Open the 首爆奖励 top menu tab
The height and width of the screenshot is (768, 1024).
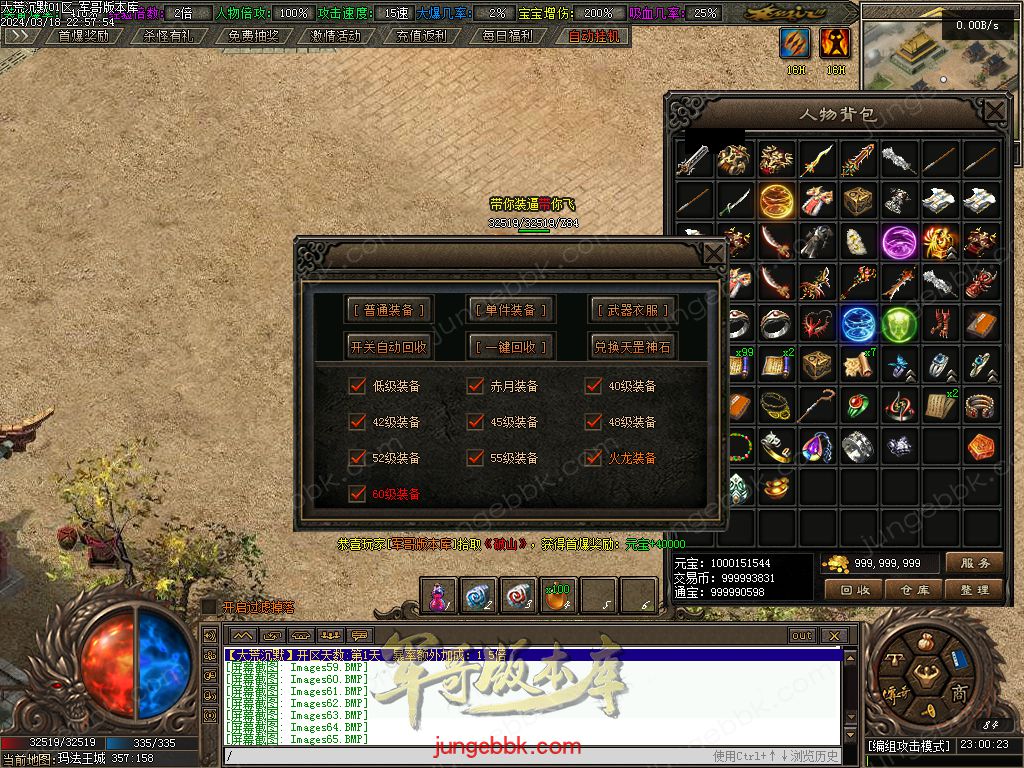point(84,36)
